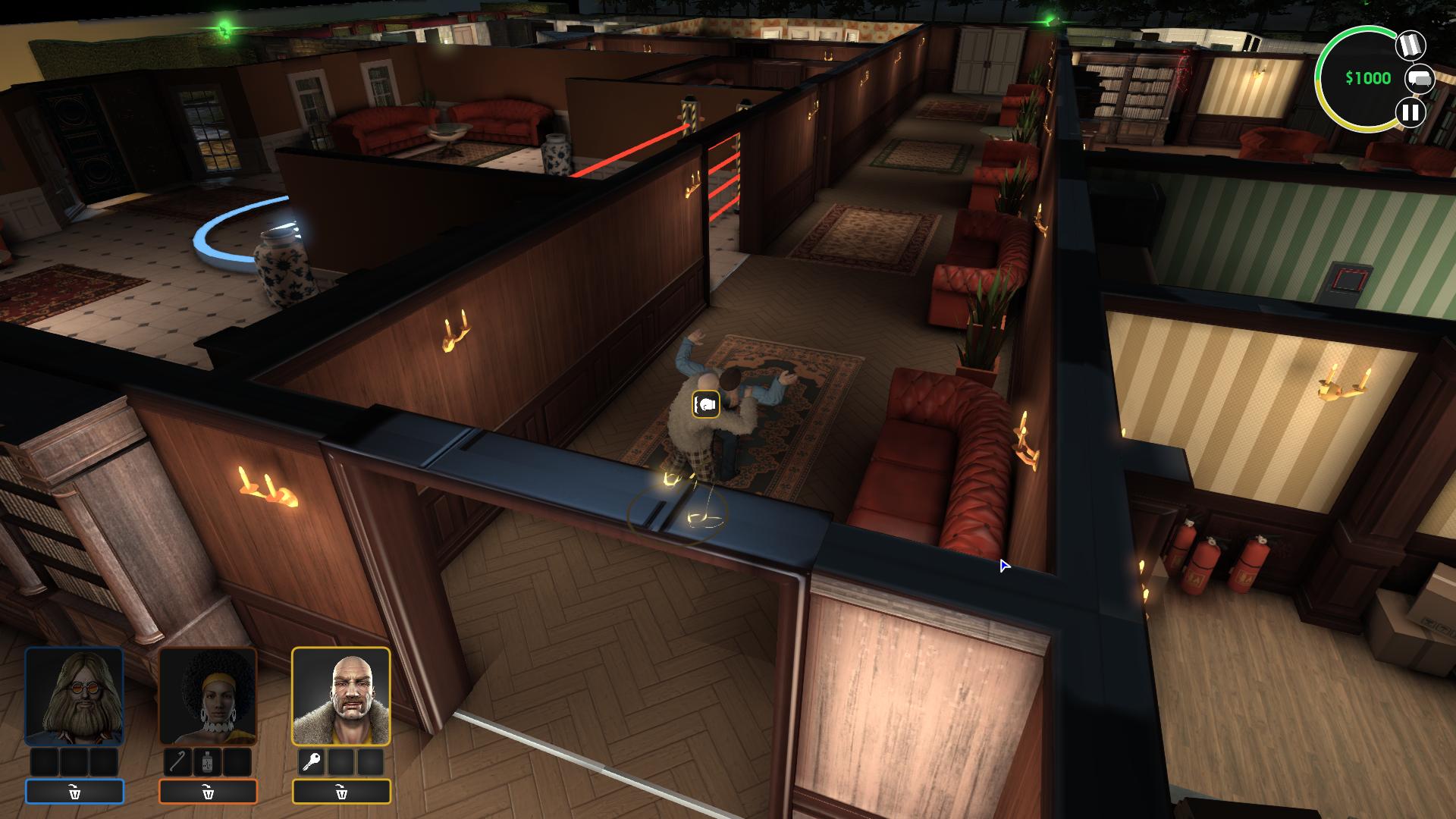
Task: Pause the game
Action: coord(1410,113)
